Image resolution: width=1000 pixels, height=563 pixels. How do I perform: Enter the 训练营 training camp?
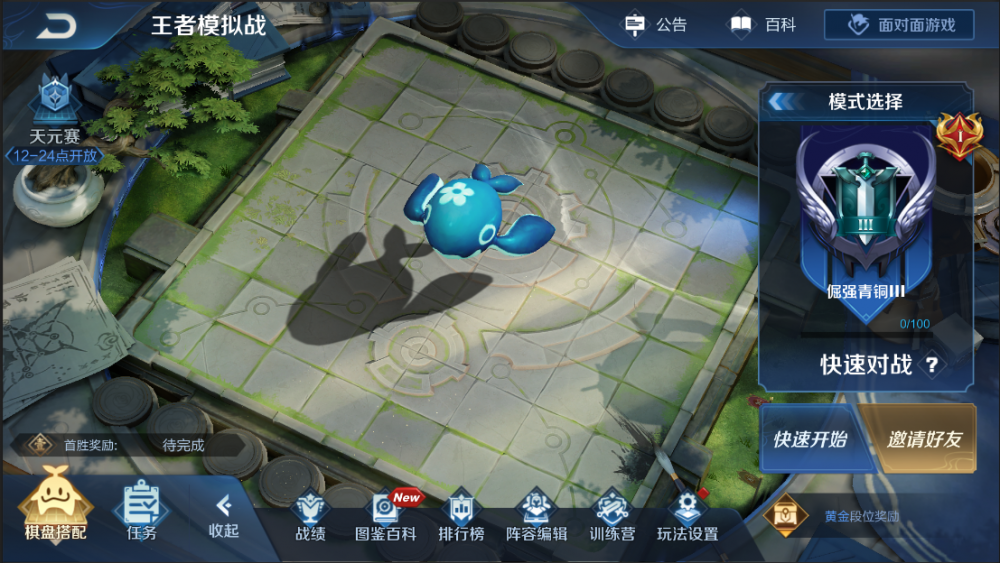coord(612,516)
